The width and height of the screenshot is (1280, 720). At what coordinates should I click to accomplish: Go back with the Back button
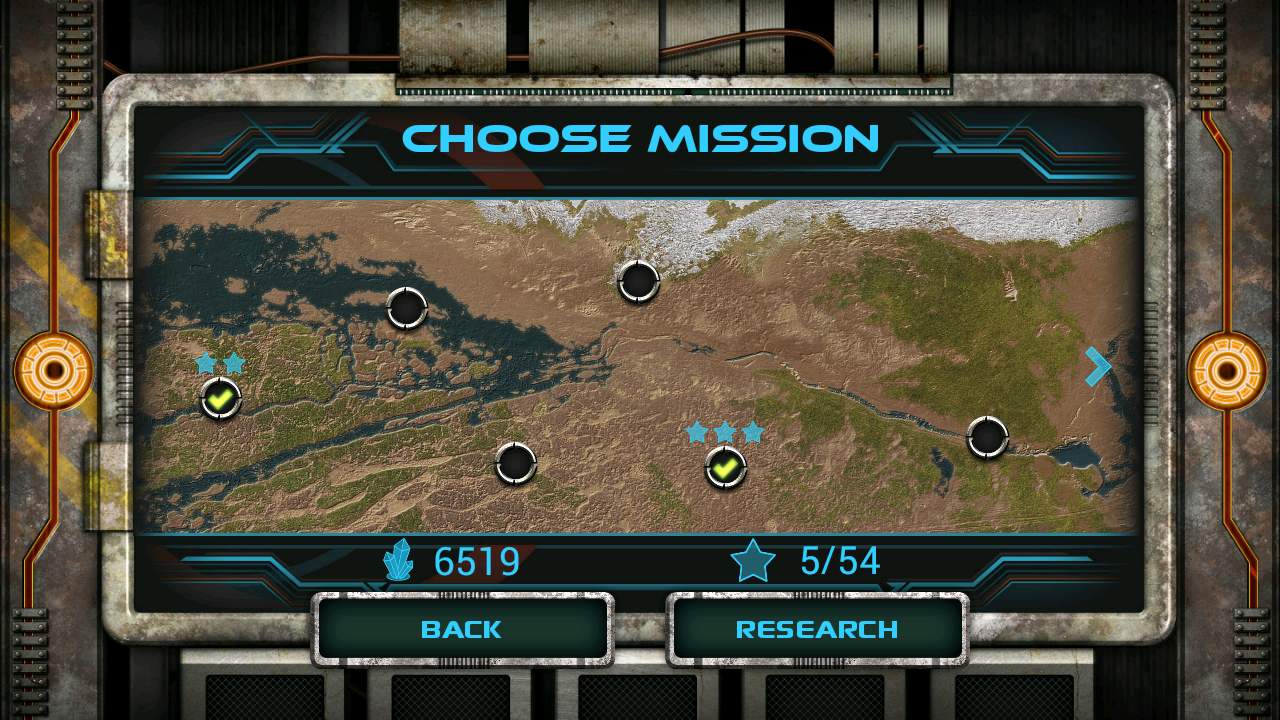462,629
